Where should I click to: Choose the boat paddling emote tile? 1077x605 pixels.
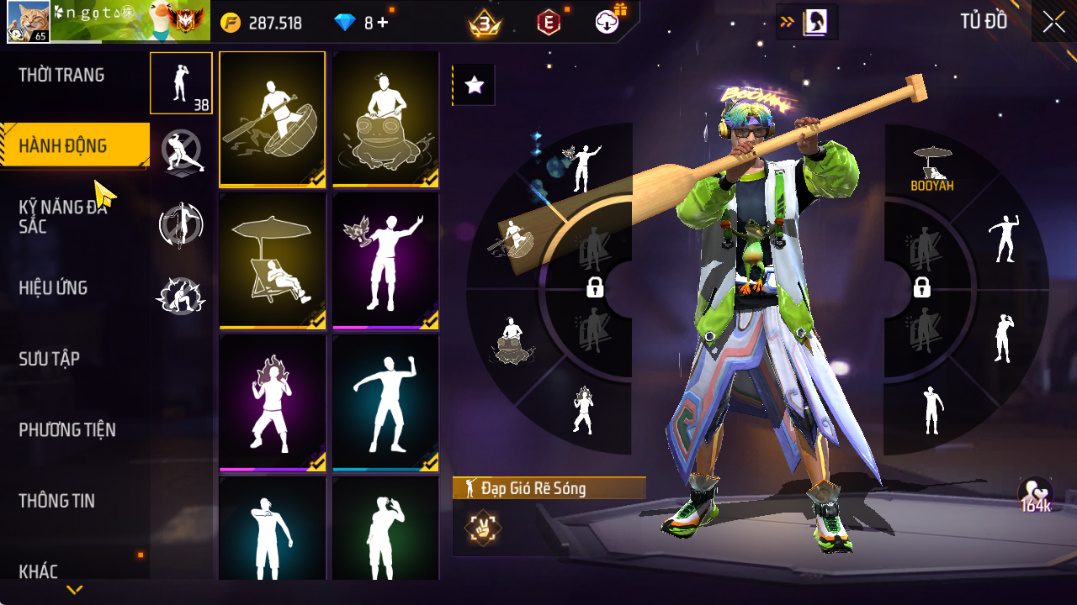272,119
